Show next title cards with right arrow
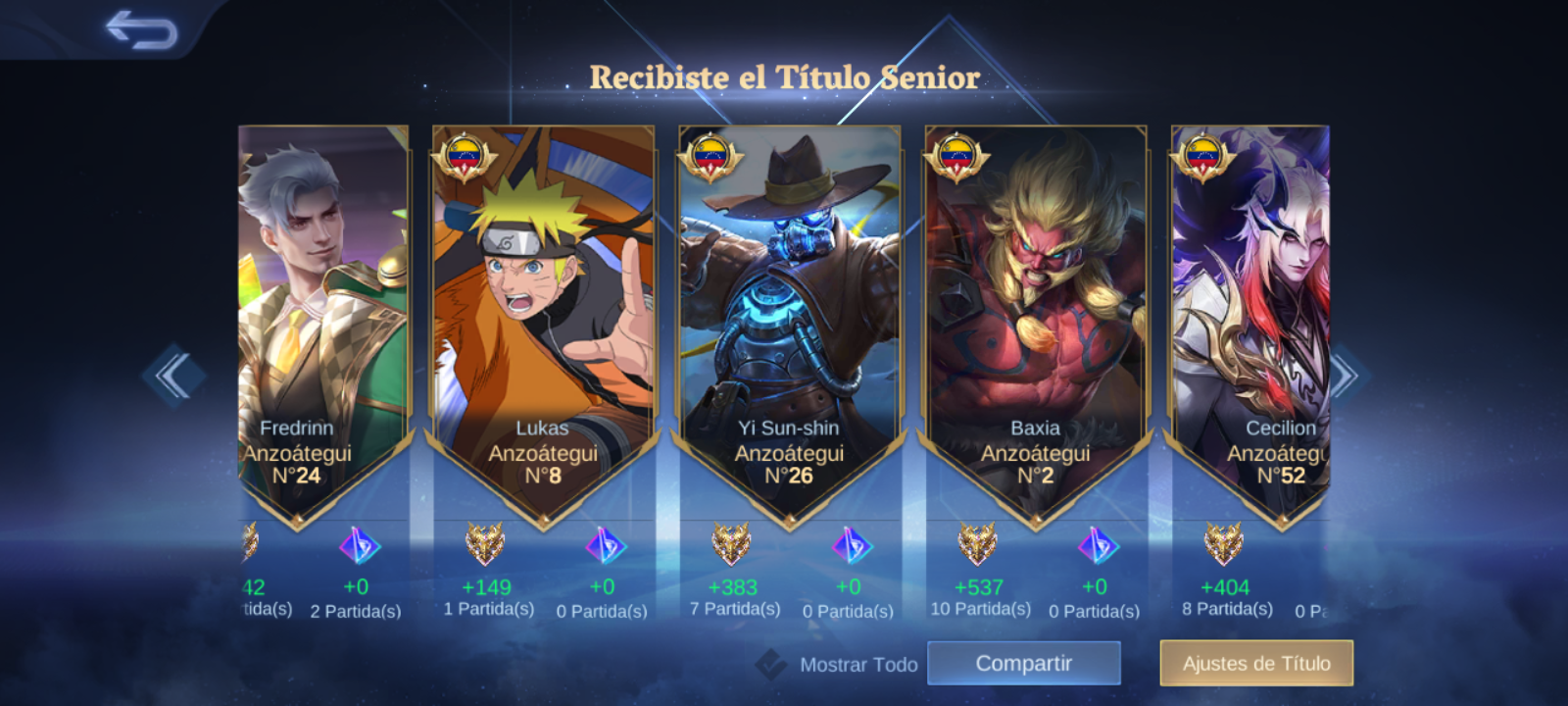Image resolution: width=1568 pixels, height=706 pixels. [x=1345, y=375]
